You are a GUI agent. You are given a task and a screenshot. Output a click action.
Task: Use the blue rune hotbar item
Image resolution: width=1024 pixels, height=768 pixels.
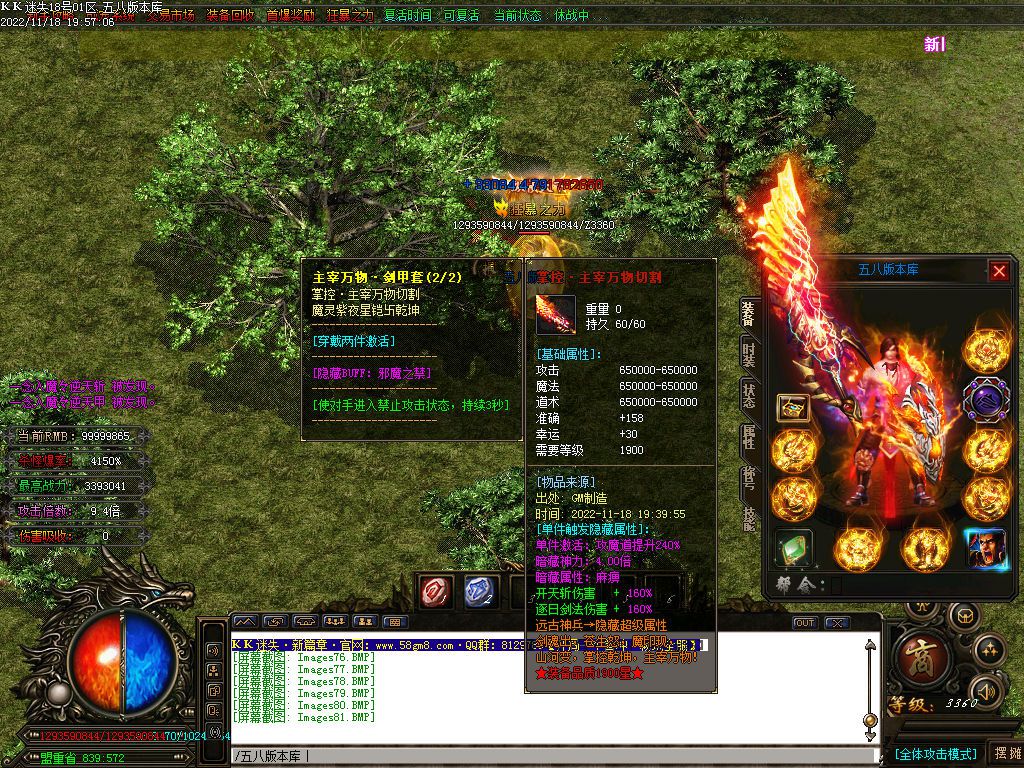[x=481, y=591]
